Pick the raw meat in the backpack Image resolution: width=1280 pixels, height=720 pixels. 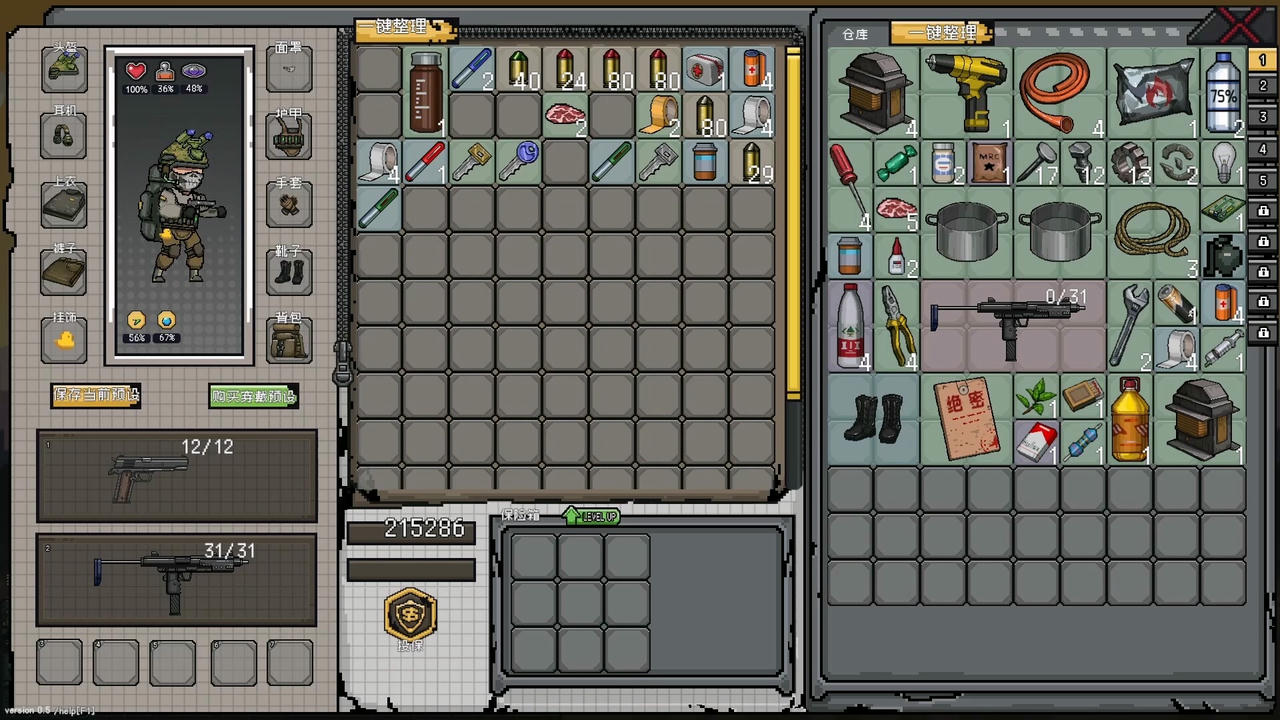565,115
